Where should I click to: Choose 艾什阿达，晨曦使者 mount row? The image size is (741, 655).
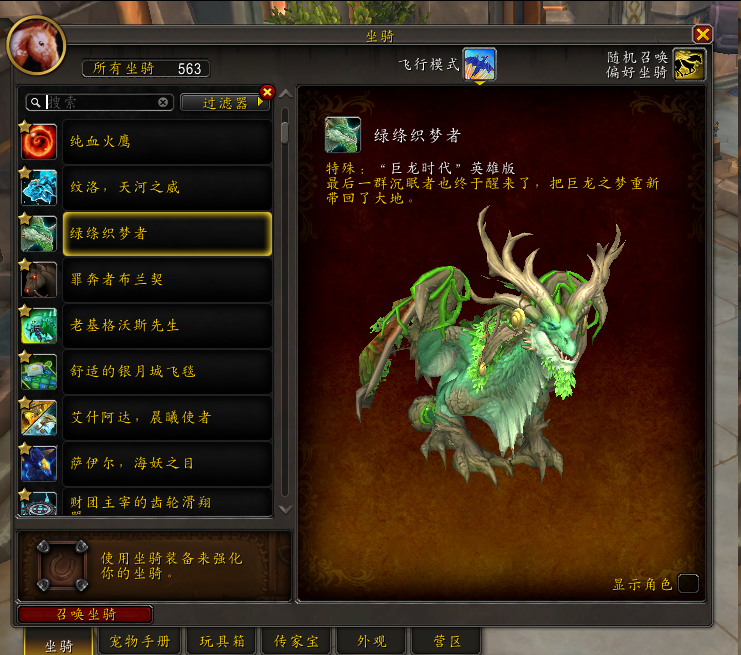coord(166,418)
